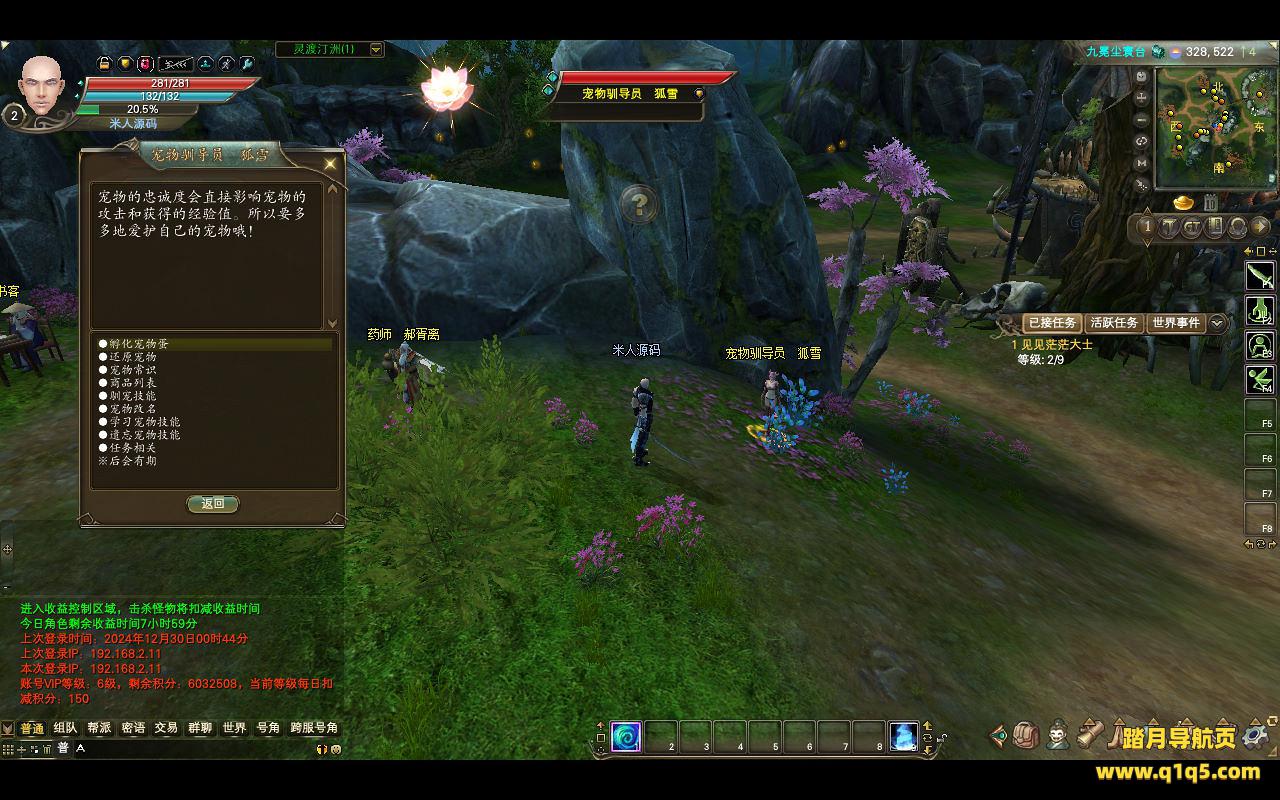This screenshot has width=1280, height=800.
Task: Choose the 遗忘宠物技能 option
Action: point(145,435)
